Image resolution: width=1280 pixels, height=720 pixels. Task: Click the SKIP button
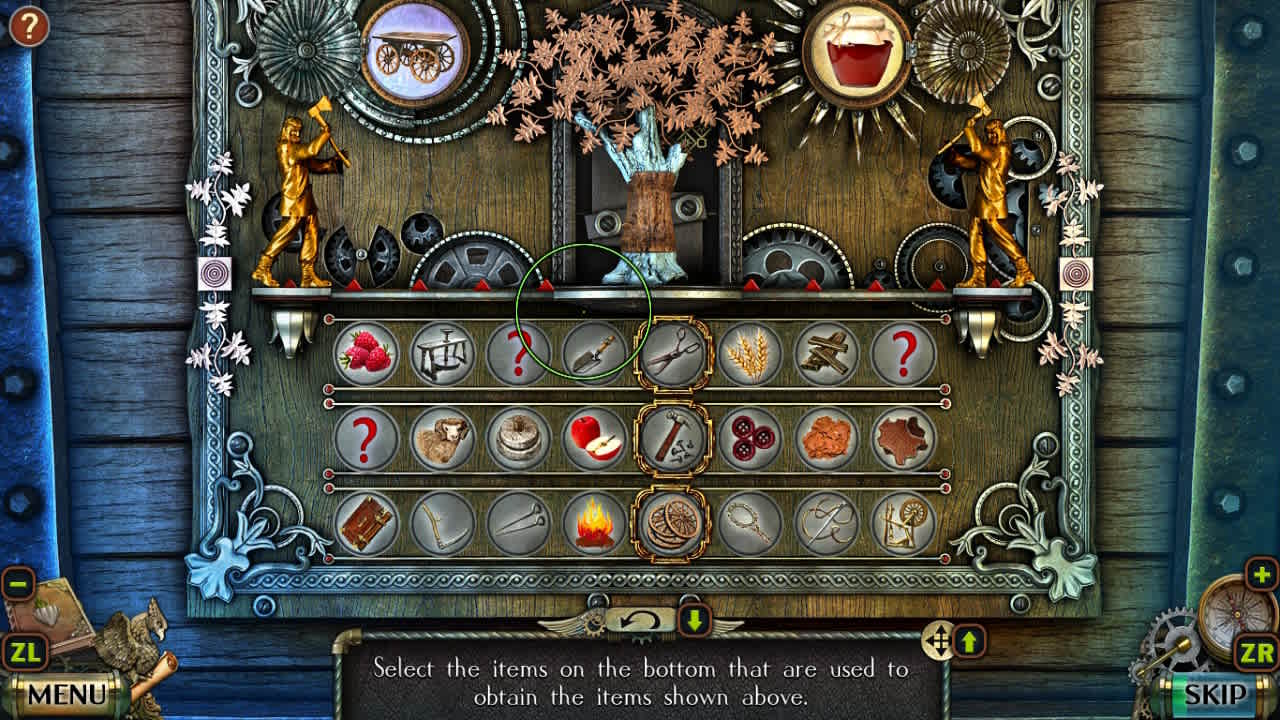pos(1218,692)
